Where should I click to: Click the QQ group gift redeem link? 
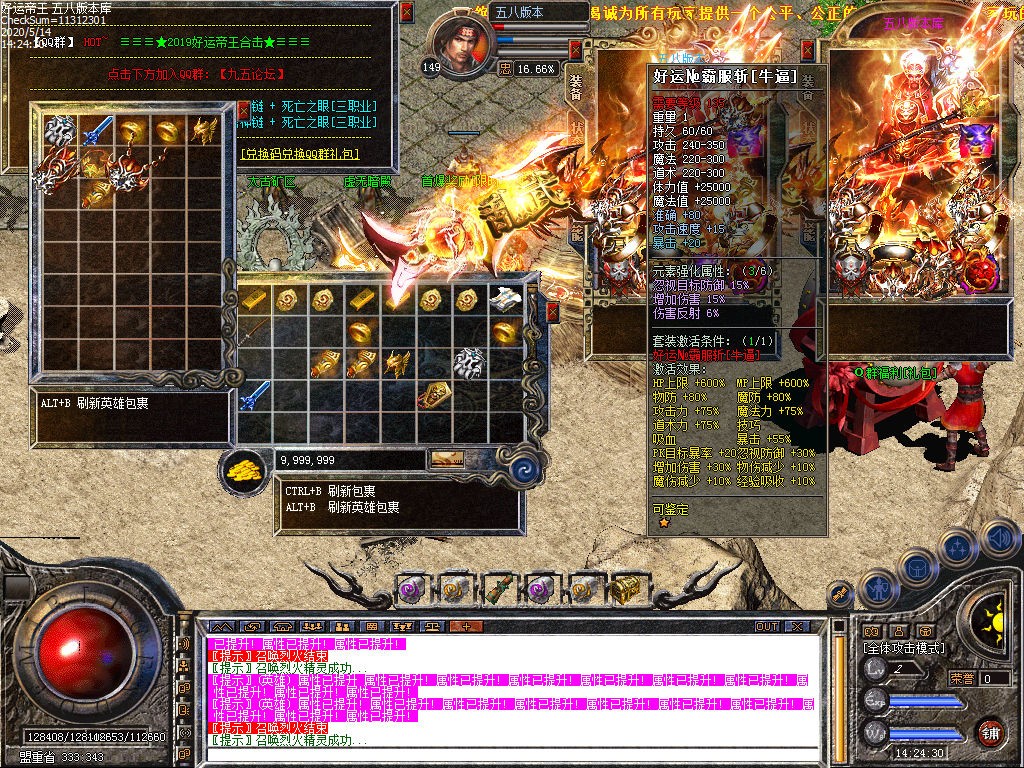pyautogui.click(x=300, y=155)
